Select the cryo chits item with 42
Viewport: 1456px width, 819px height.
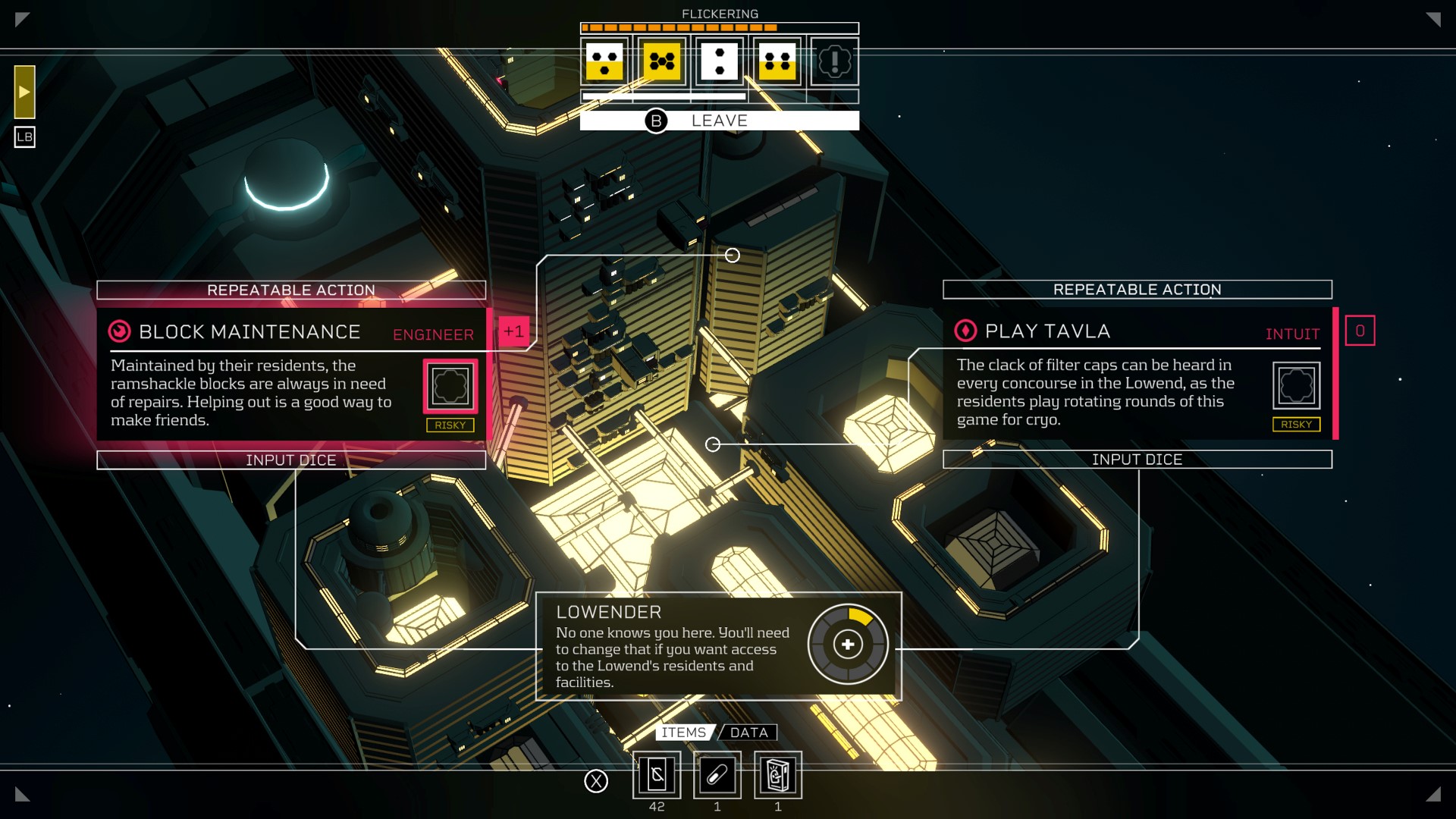(x=657, y=775)
